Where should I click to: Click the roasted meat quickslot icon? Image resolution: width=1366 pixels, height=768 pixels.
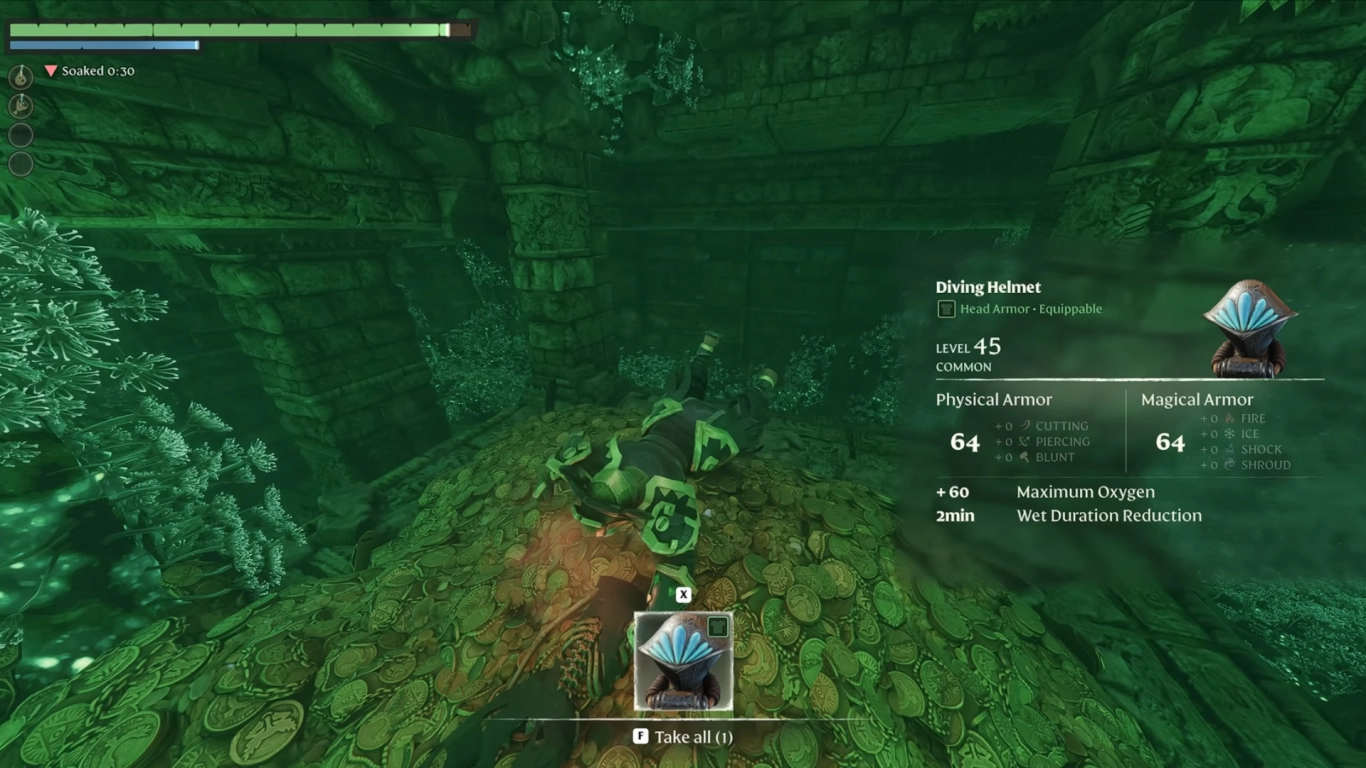tap(19, 106)
